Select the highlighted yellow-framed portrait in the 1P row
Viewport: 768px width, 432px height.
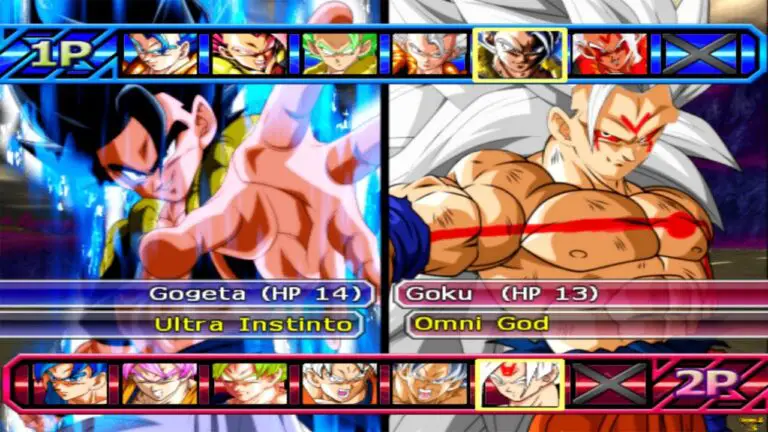click(x=519, y=54)
